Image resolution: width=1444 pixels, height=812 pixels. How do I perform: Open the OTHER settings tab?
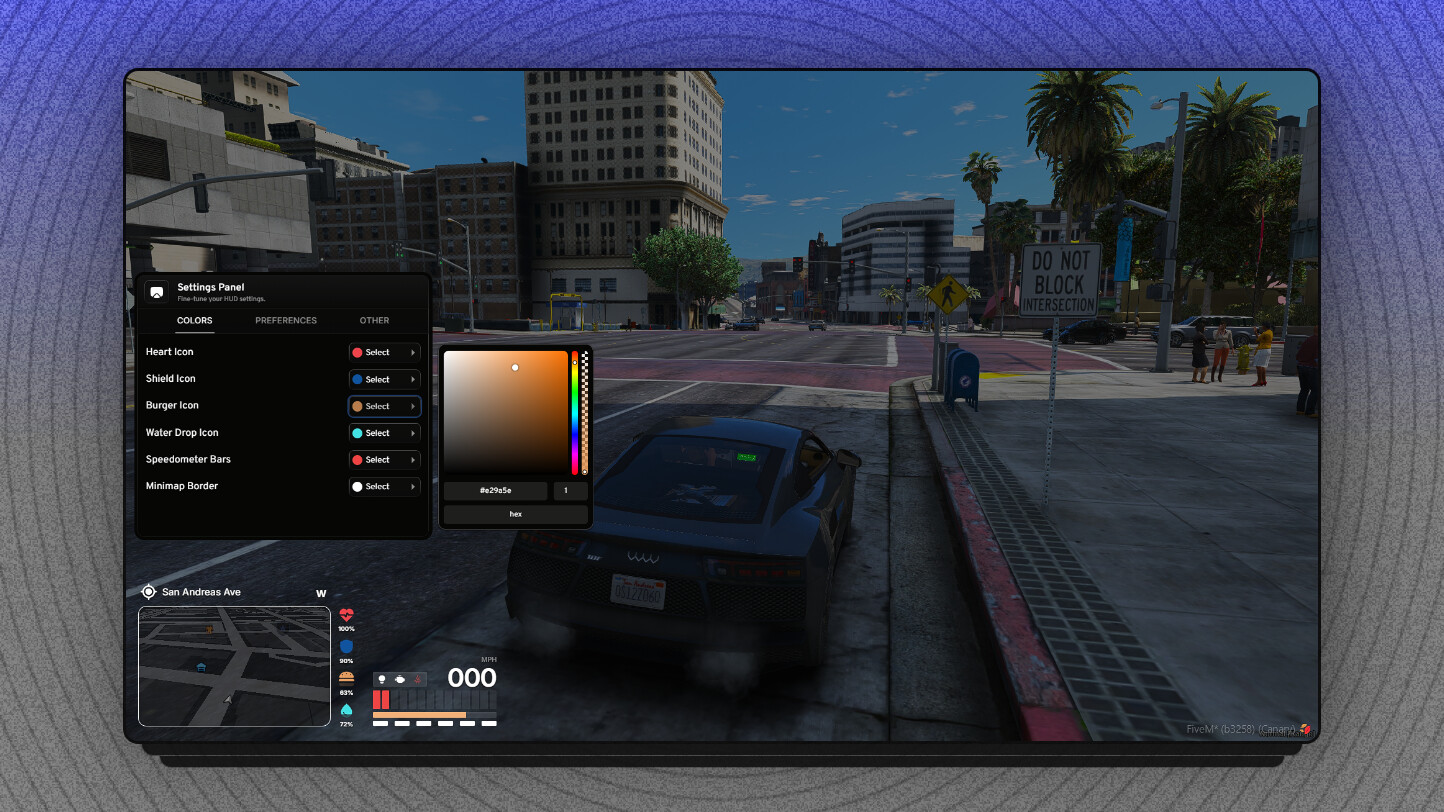pos(374,320)
